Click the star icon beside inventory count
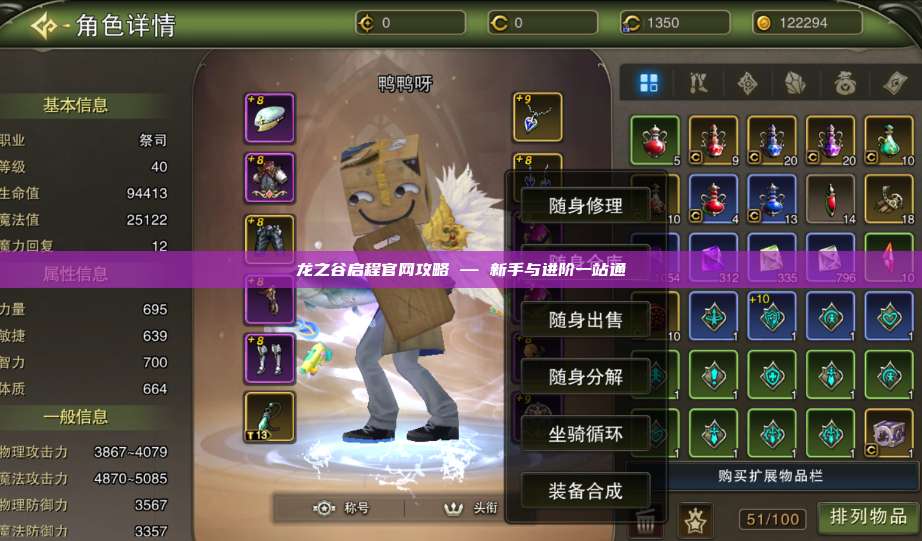 coord(696,518)
